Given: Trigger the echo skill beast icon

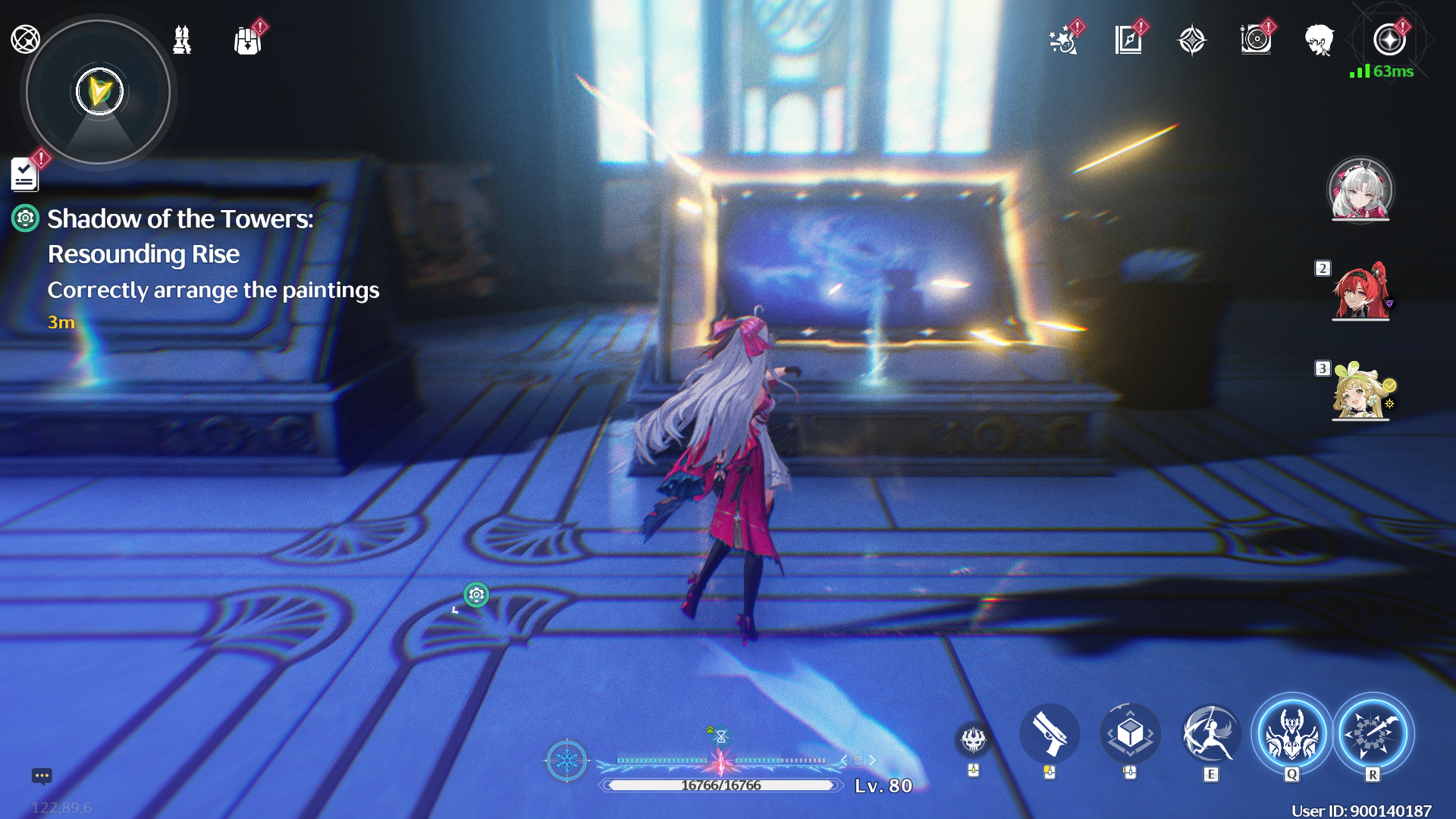Looking at the screenshot, I should 1291,734.
